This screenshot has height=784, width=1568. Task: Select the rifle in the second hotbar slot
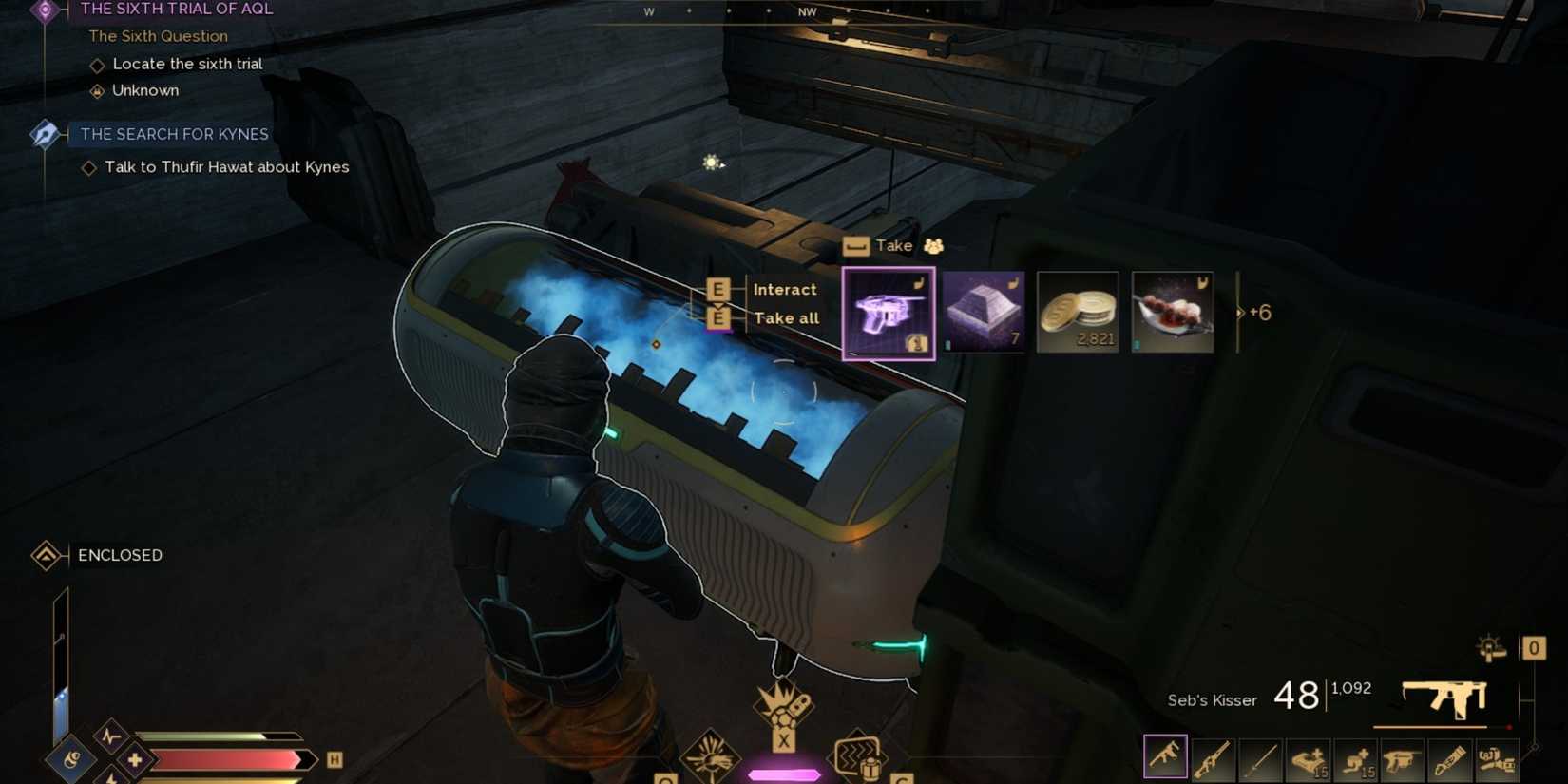click(1213, 755)
